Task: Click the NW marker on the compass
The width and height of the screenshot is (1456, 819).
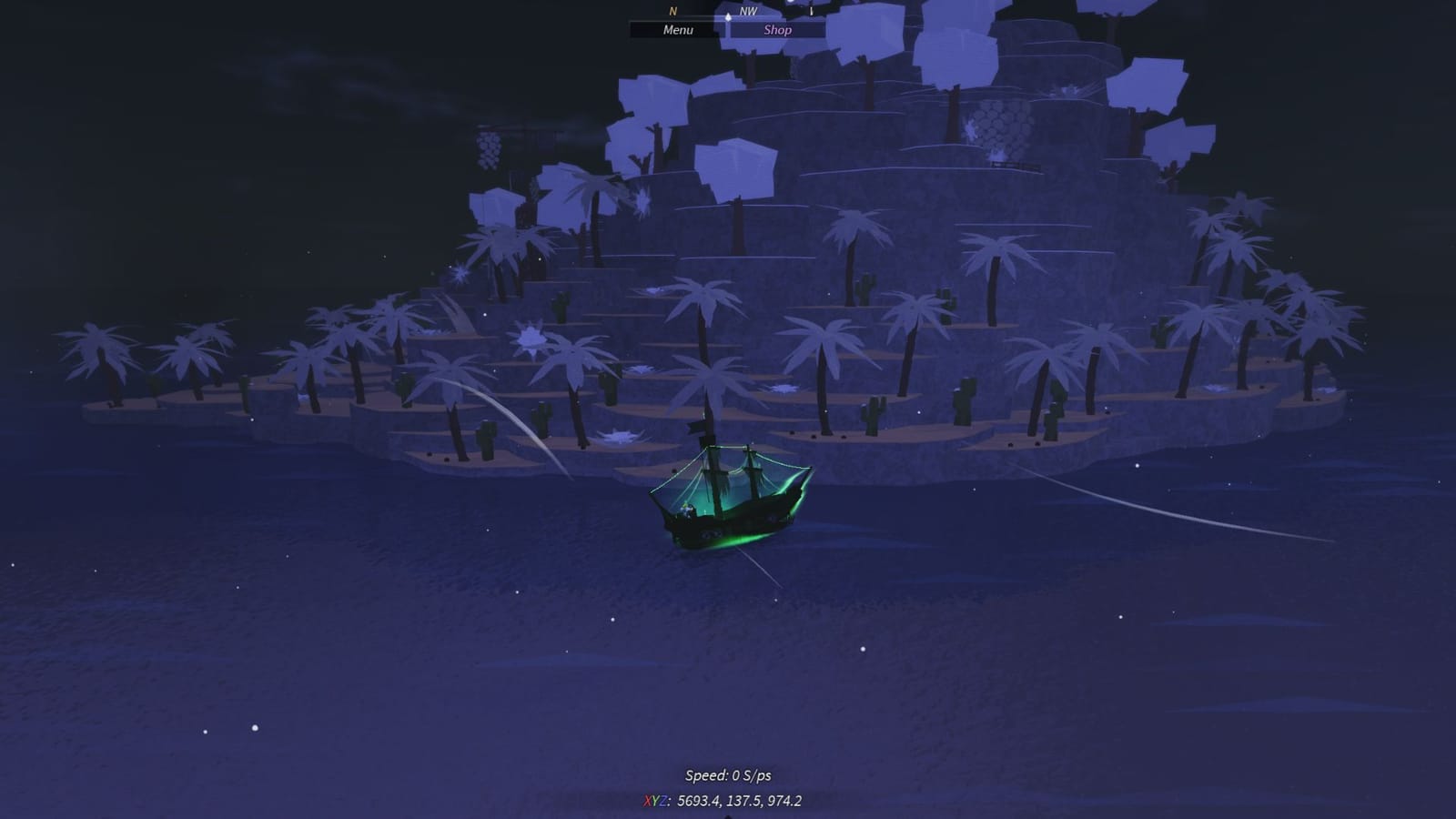Action: 748,12
